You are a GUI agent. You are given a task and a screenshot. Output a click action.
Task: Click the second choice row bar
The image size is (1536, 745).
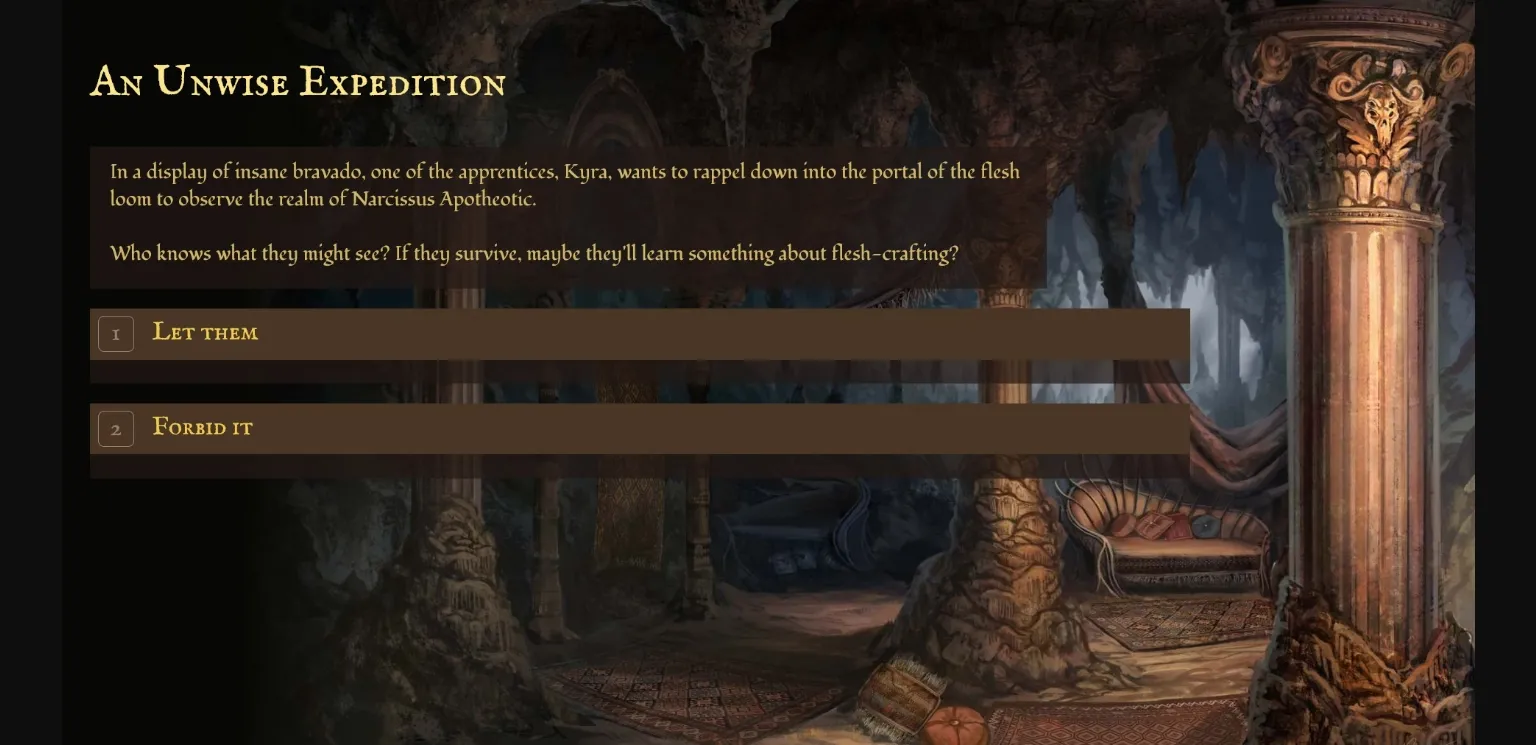tap(640, 428)
